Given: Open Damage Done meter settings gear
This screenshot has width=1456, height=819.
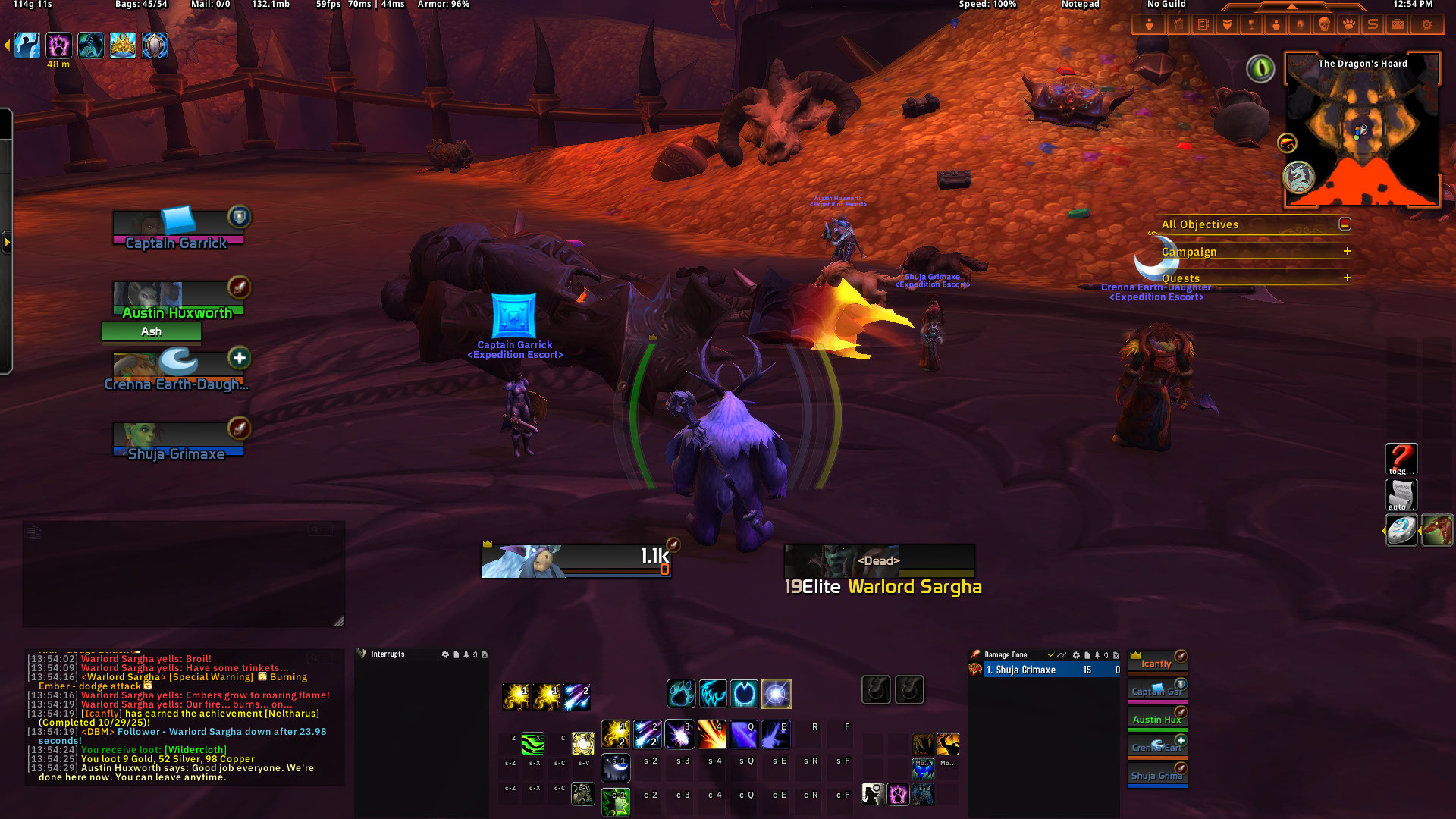Looking at the screenshot, I should point(1075,655).
